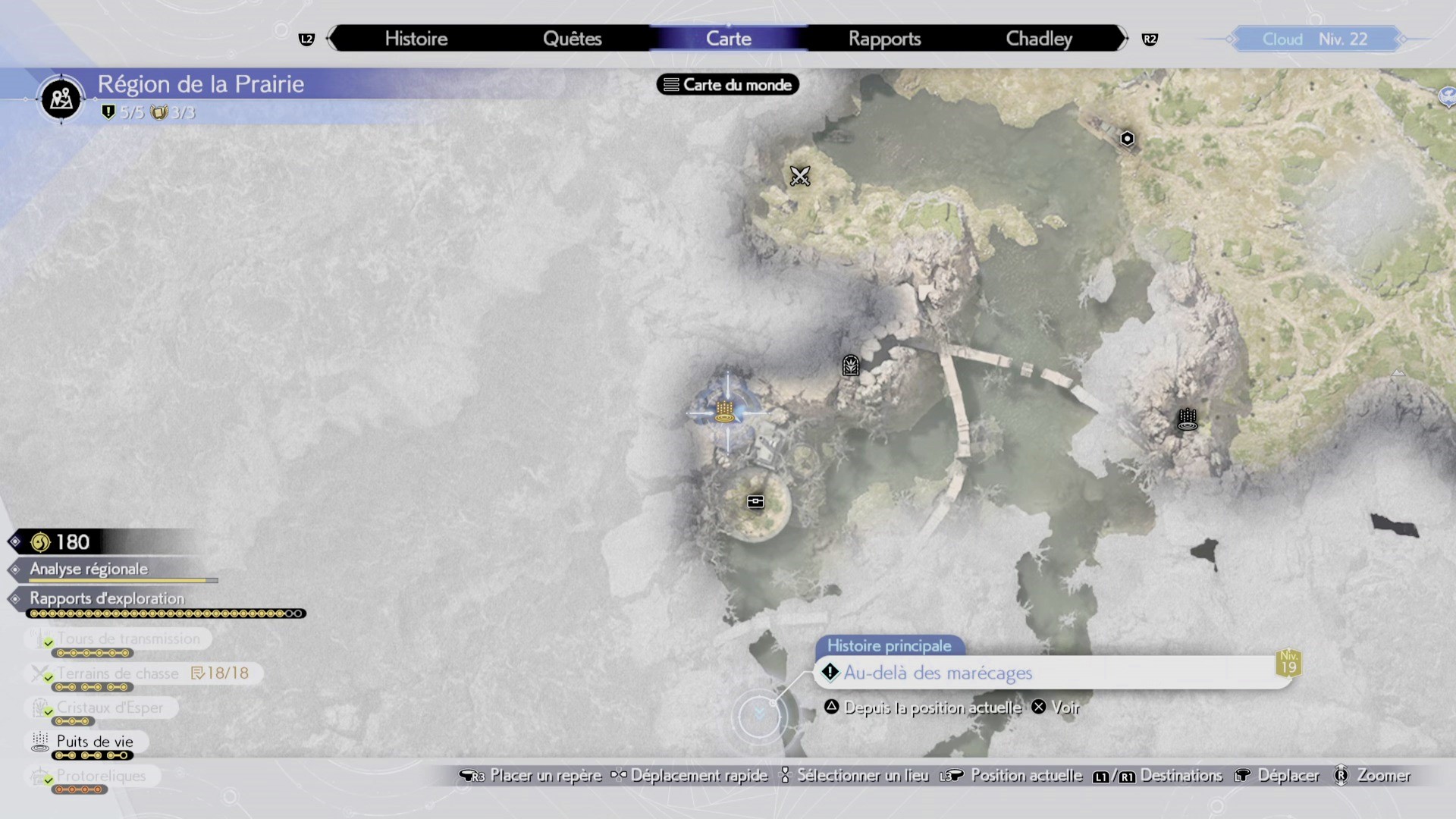Image resolution: width=1456 pixels, height=819 pixels.
Task: Click the Carte du monde button
Action: pyautogui.click(x=726, y=84)
